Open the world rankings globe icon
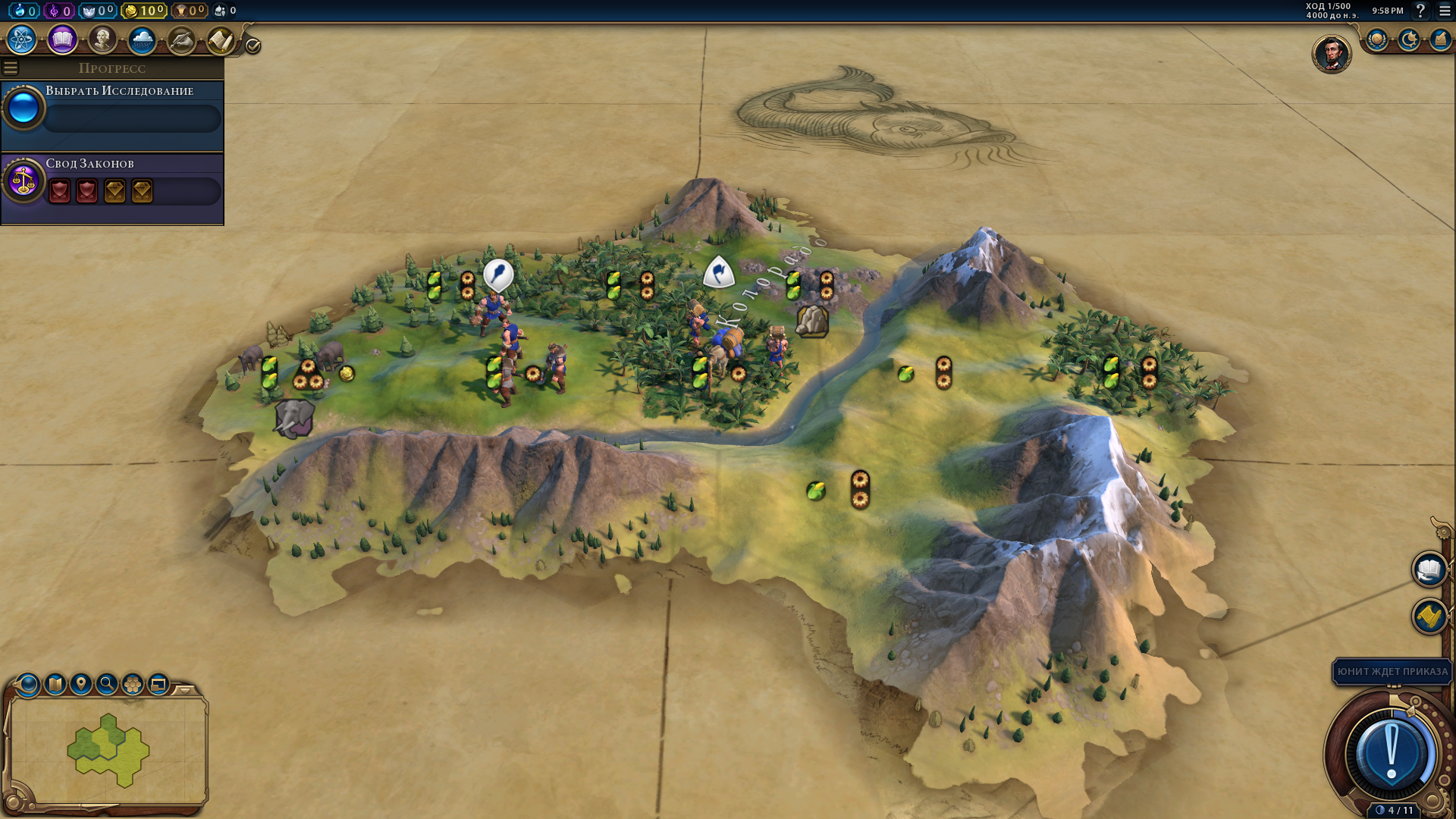Image resolution: width=1456 pixels, height=819 pixels. point(1376,39)
